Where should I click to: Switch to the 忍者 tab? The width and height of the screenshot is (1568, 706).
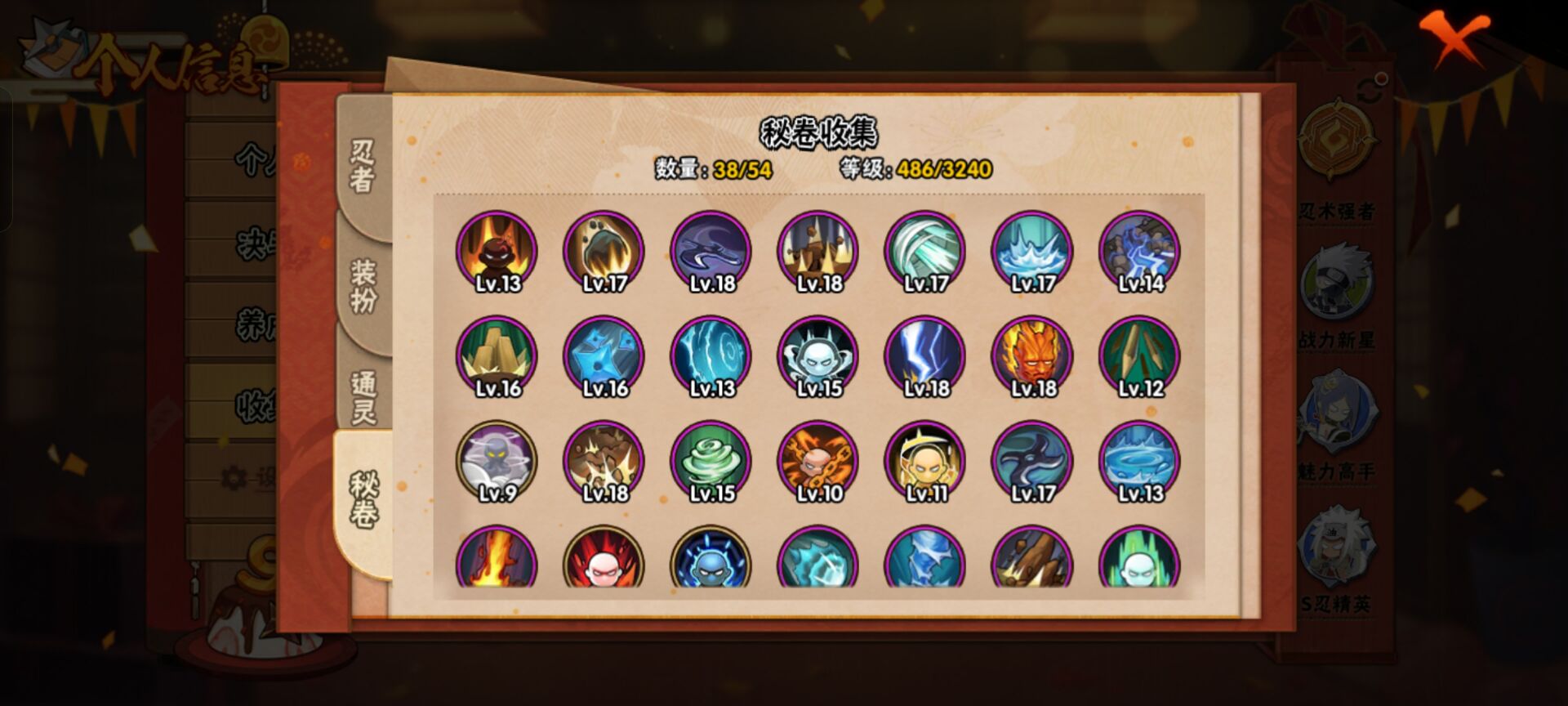pyautogui.click(x=363, y=166)
